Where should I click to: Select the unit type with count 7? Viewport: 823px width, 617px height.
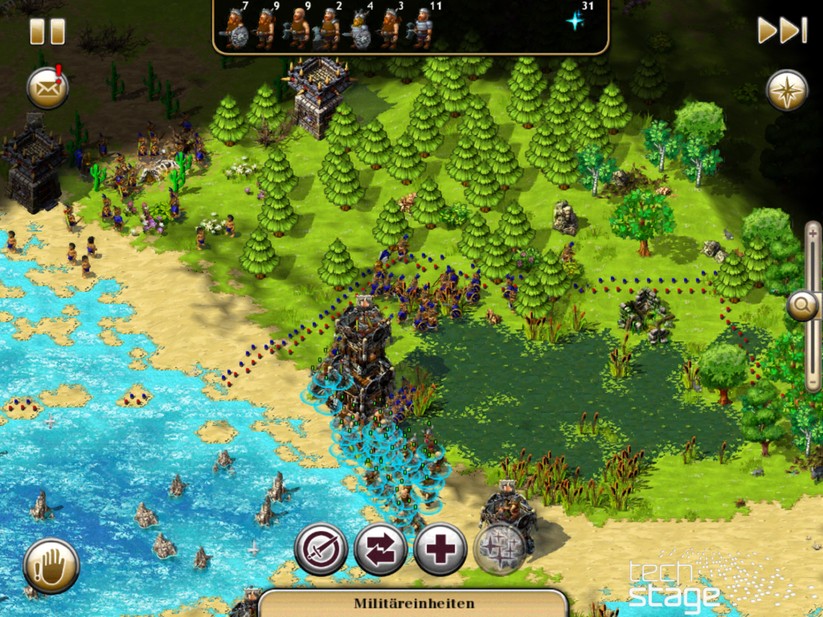[235, 29]
